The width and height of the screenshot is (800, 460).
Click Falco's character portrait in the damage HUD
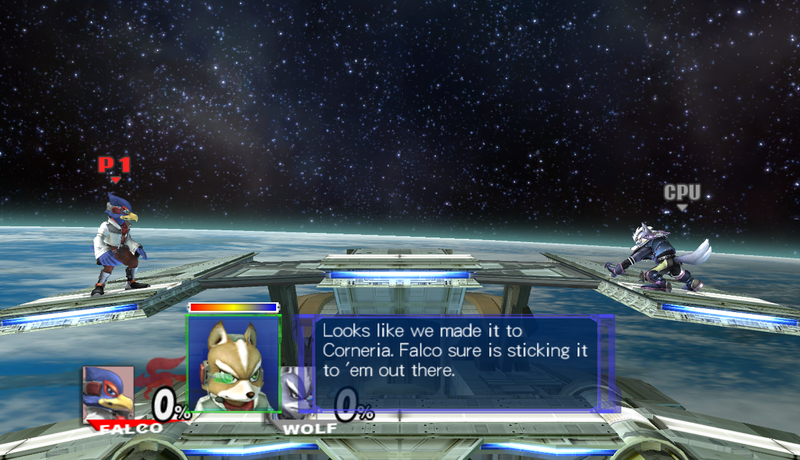108,393
